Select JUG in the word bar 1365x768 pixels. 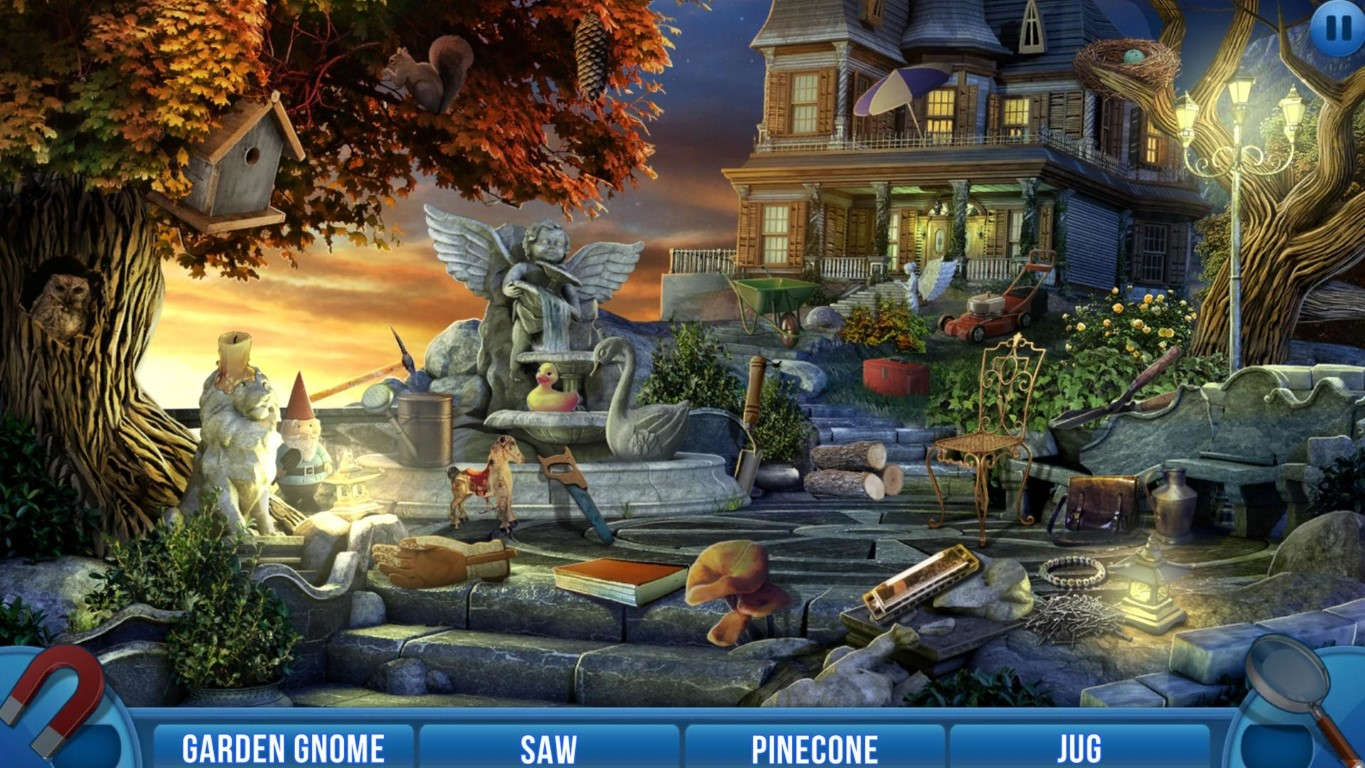[x=1078, y=746]
